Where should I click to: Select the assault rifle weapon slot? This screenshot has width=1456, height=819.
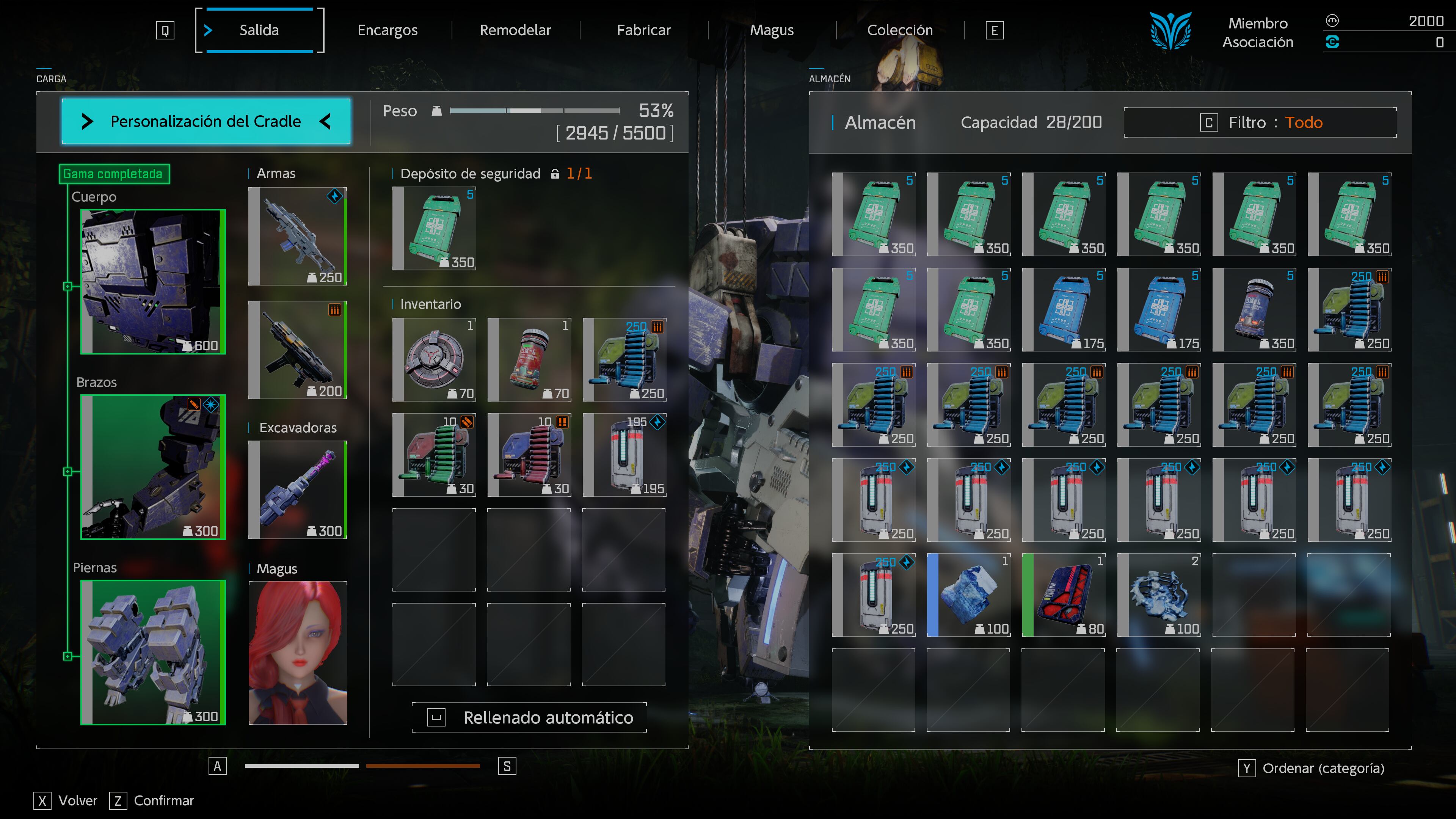pos(298,236)
